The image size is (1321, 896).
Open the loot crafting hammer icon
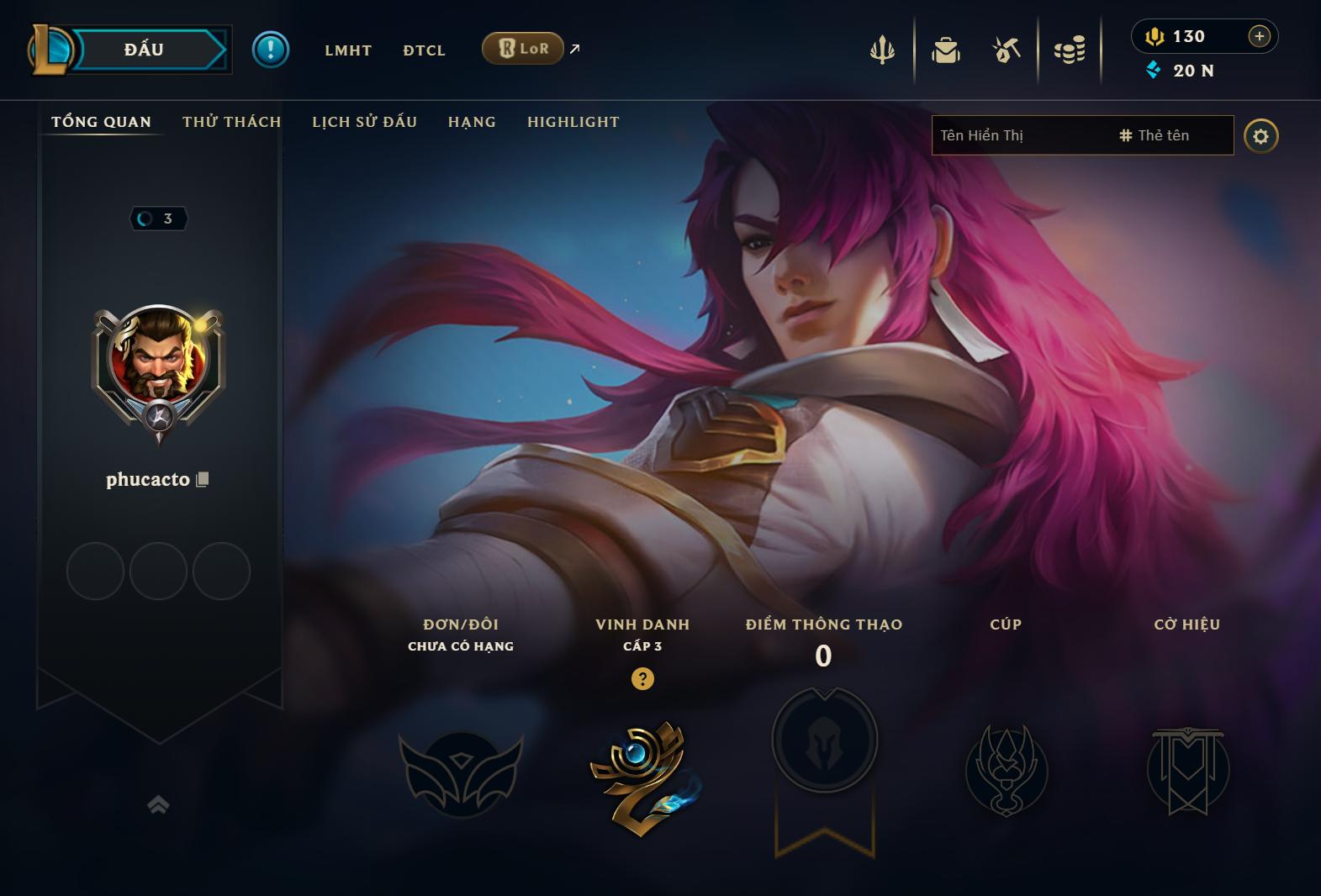1007,50
